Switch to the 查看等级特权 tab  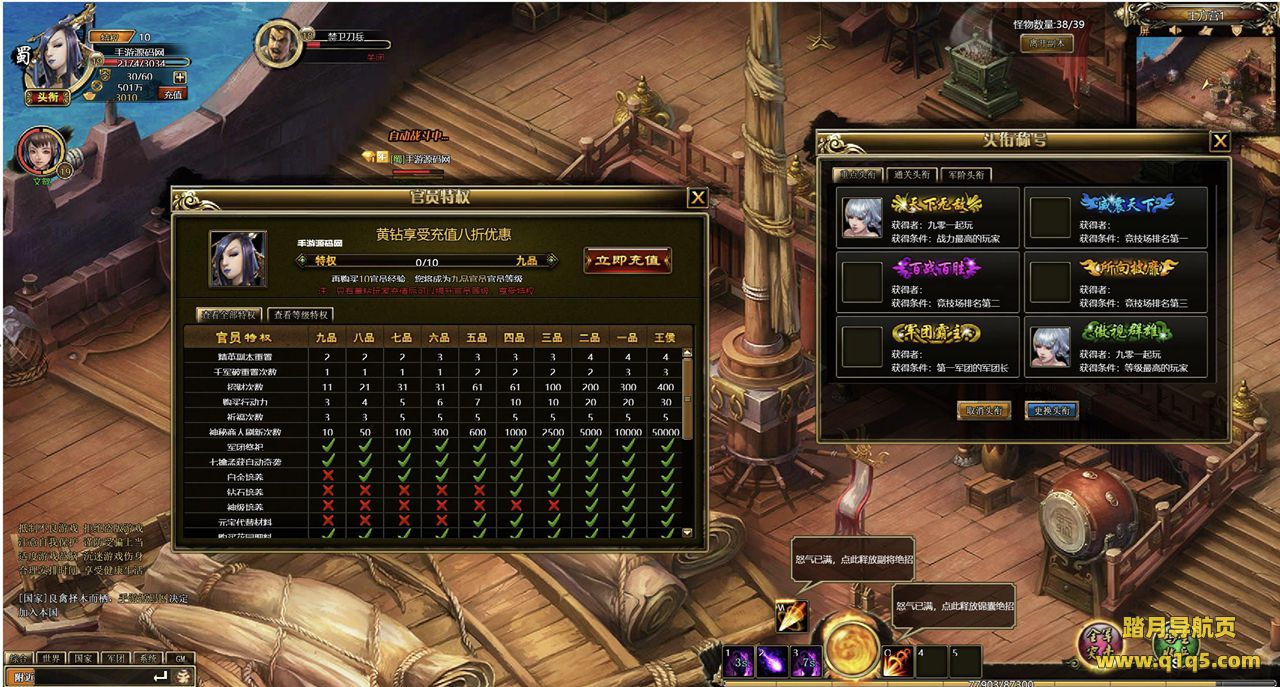(301, 314)
